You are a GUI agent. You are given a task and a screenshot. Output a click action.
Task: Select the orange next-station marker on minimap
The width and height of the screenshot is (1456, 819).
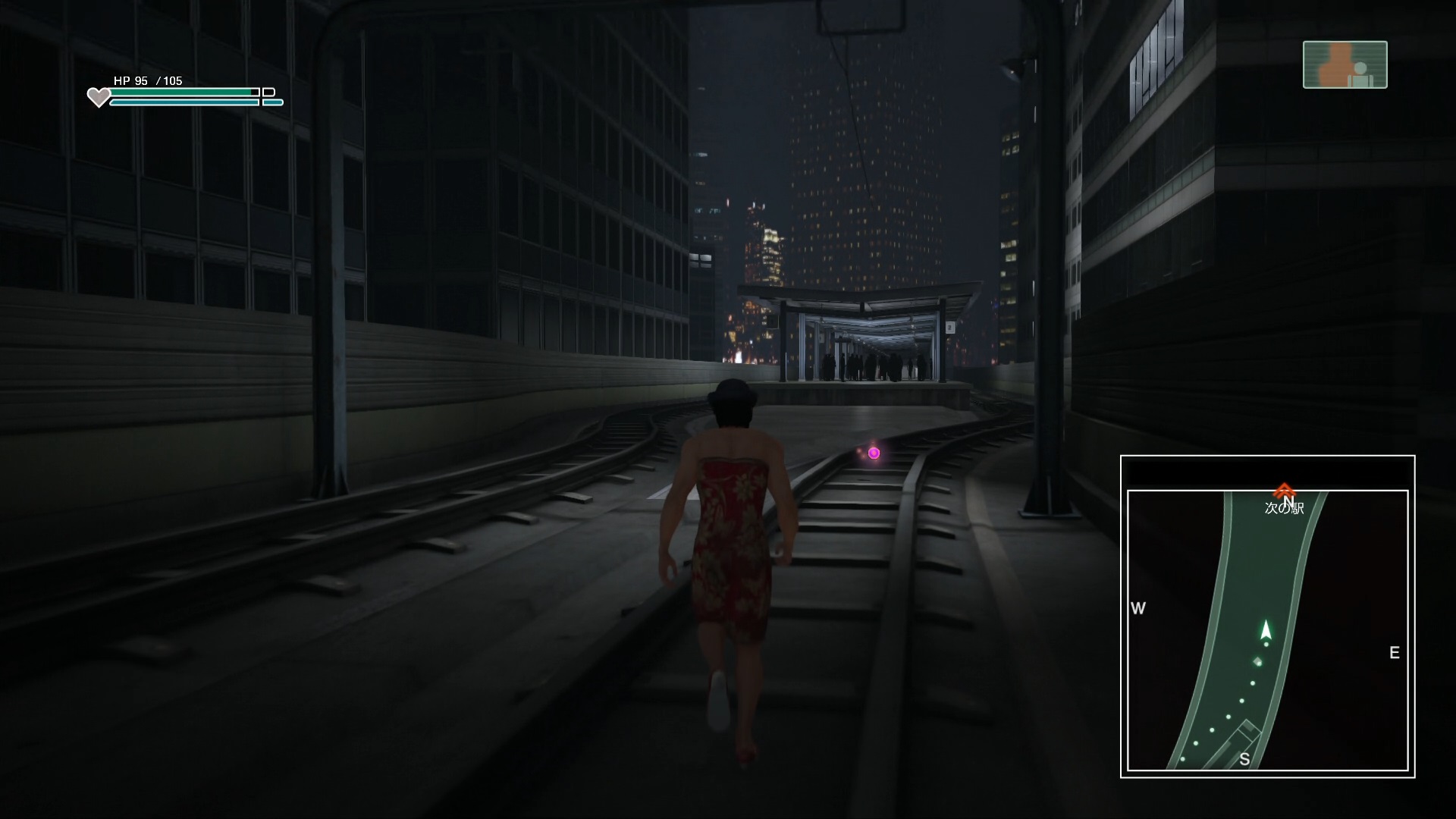1284,491
